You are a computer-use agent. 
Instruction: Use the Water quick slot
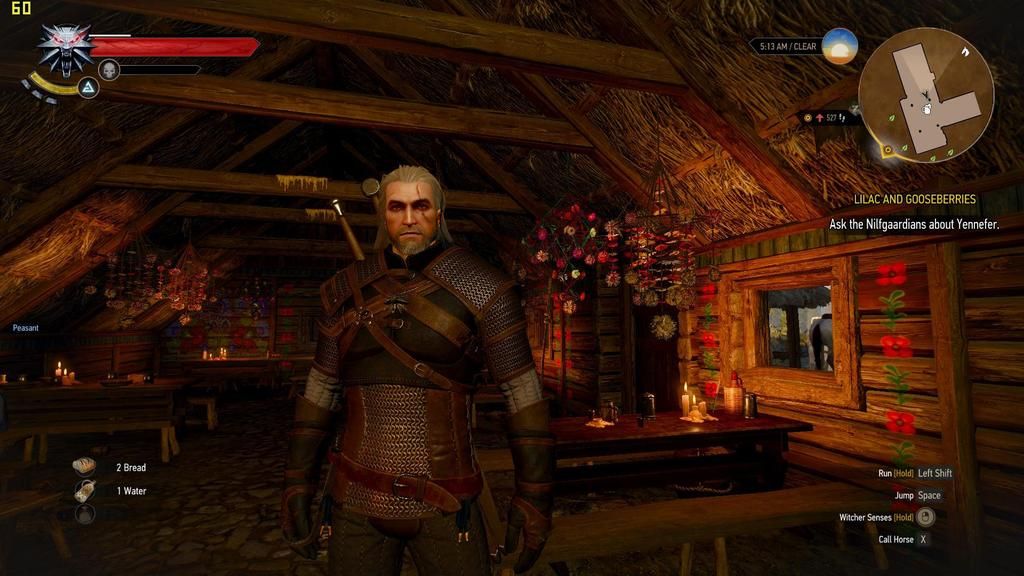coord(86,490)
